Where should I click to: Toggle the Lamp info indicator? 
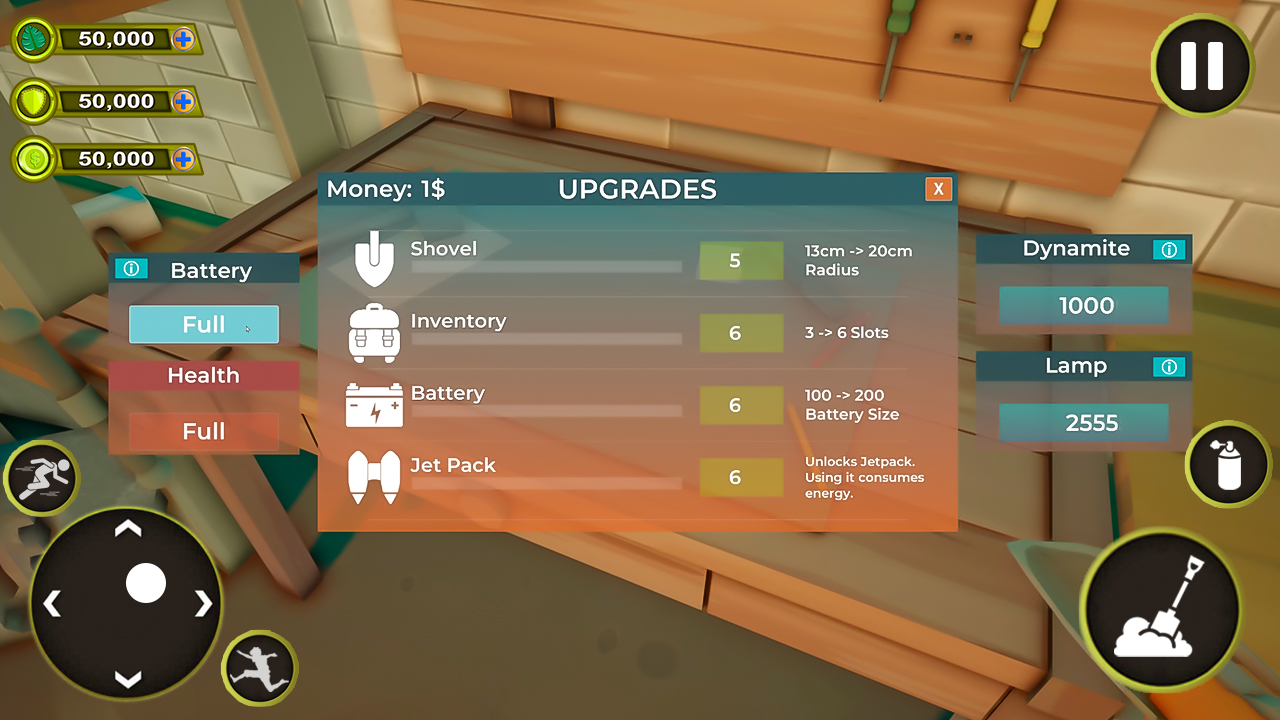[1169, 366]
